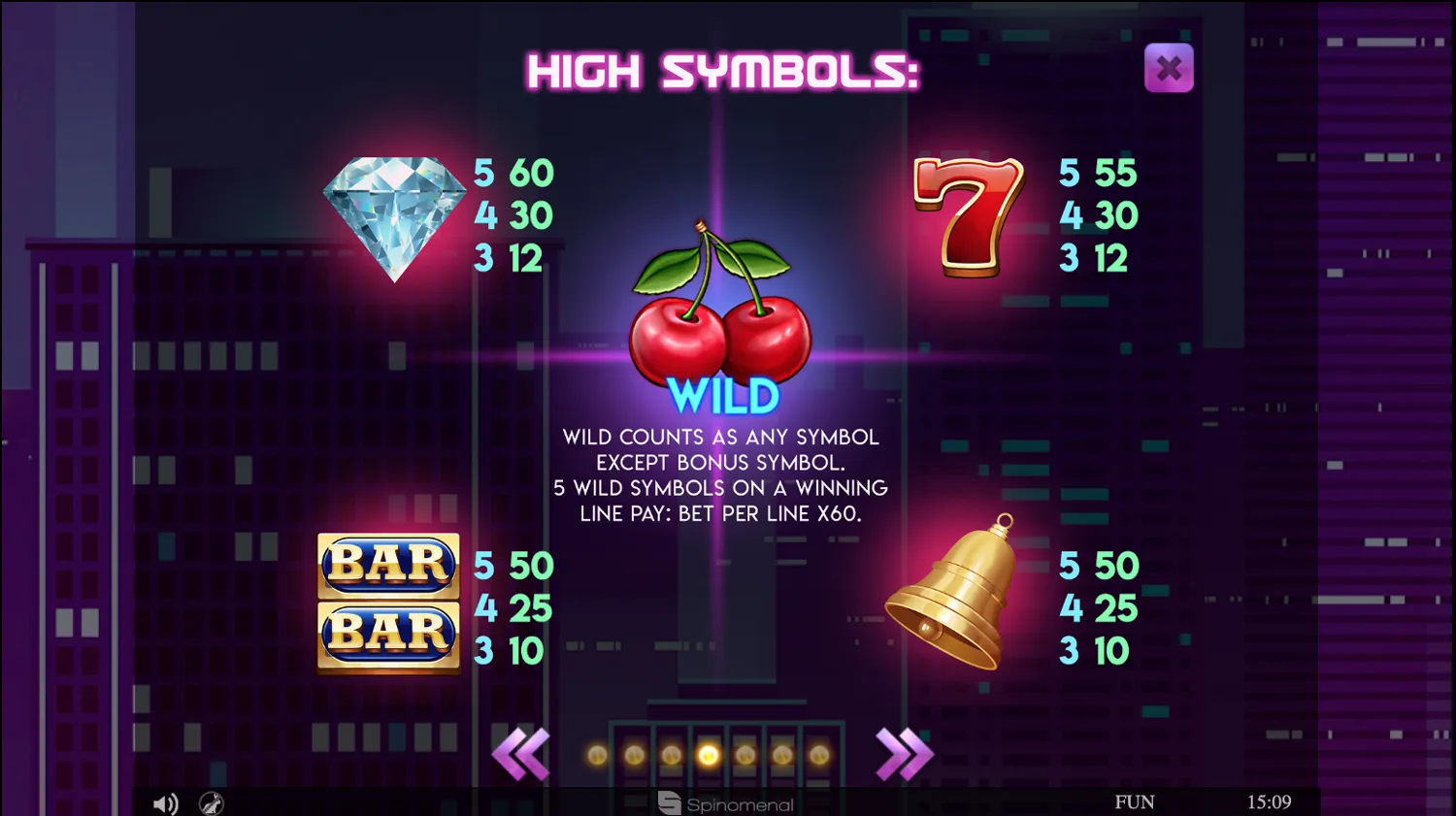Close the High Symbols screen

click(1169, 69)
